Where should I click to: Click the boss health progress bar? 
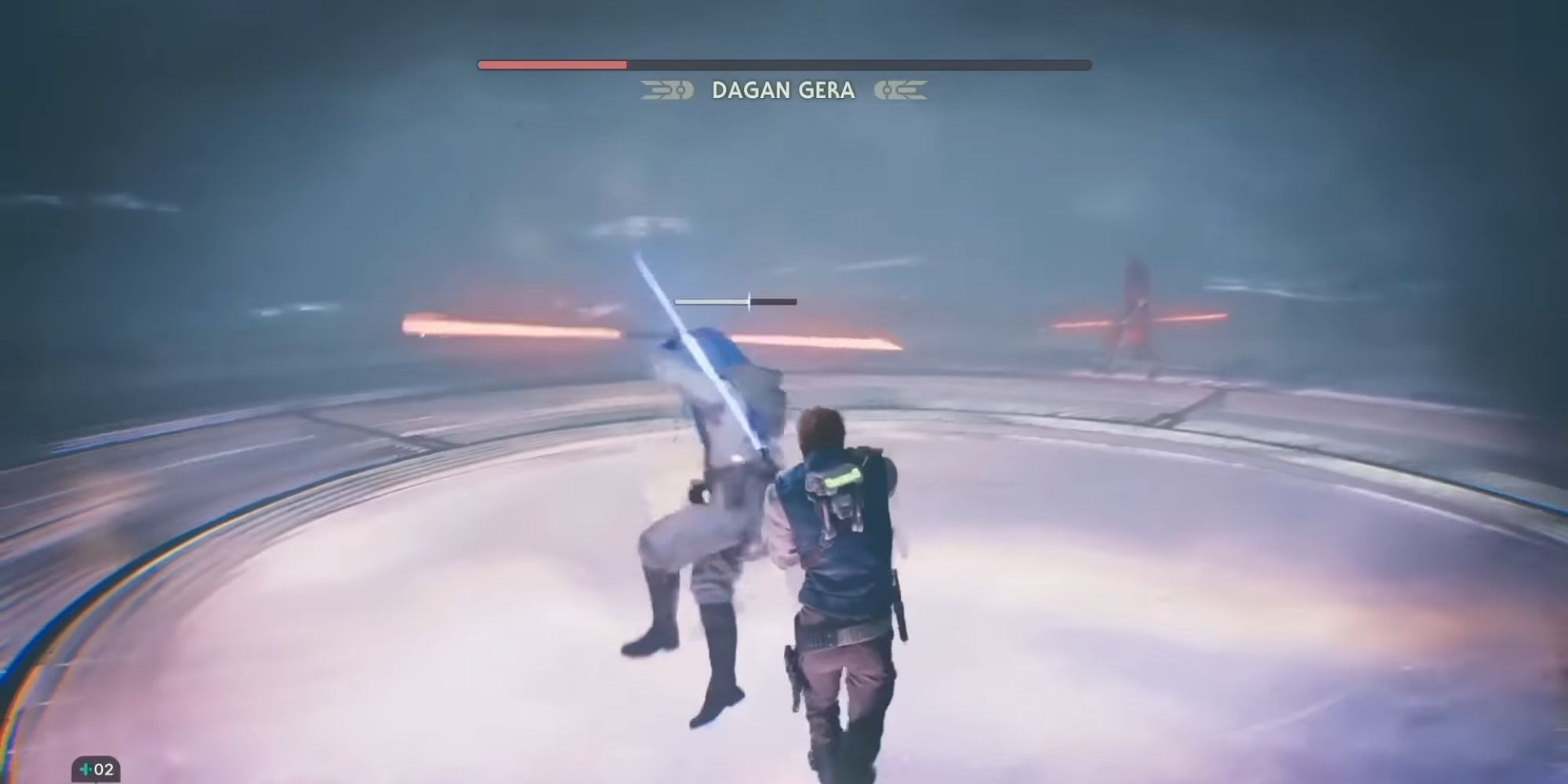point(784,62)
